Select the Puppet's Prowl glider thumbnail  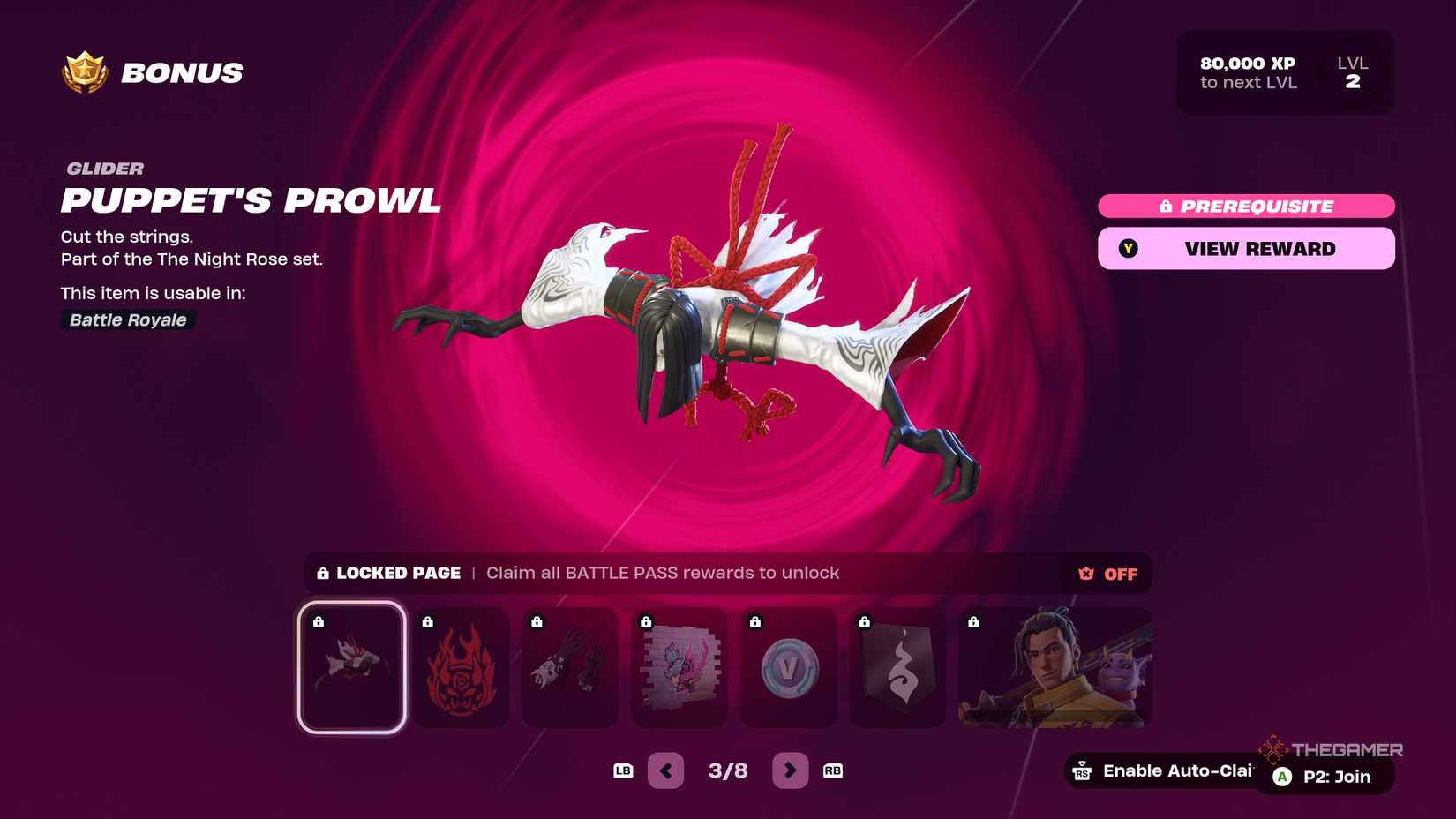click(351, 668)
